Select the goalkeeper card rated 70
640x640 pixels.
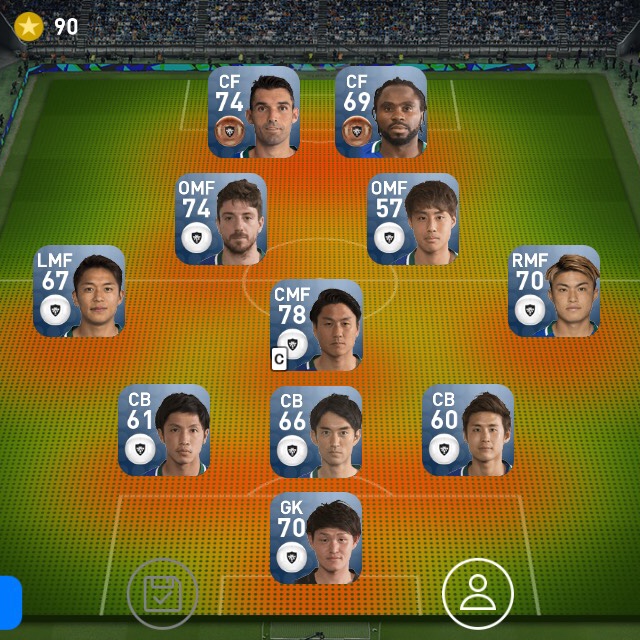(316, 537)
